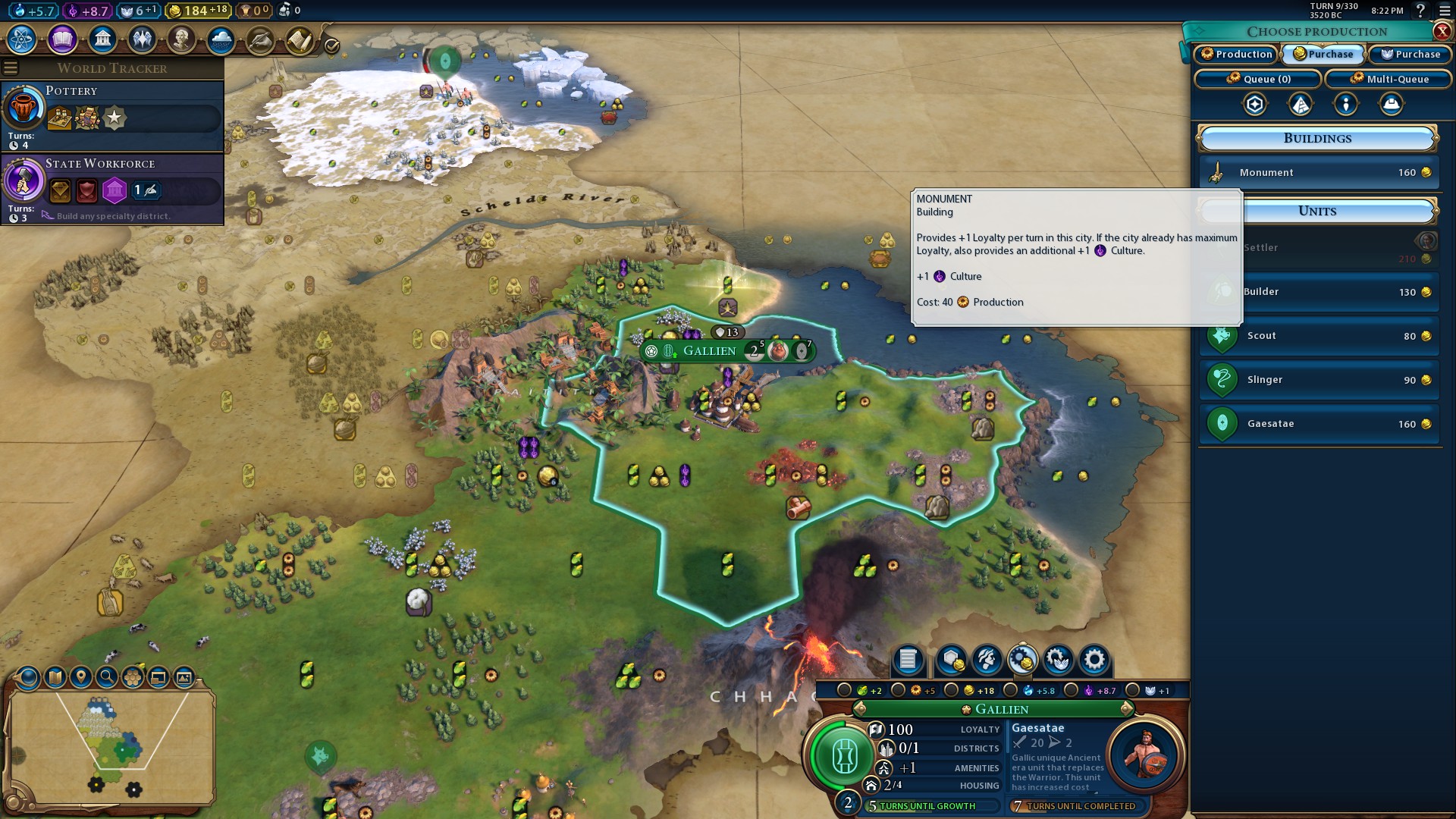Collapse the Units section header
Screen dimensions: 1456x819
(x=1317, y=212)
